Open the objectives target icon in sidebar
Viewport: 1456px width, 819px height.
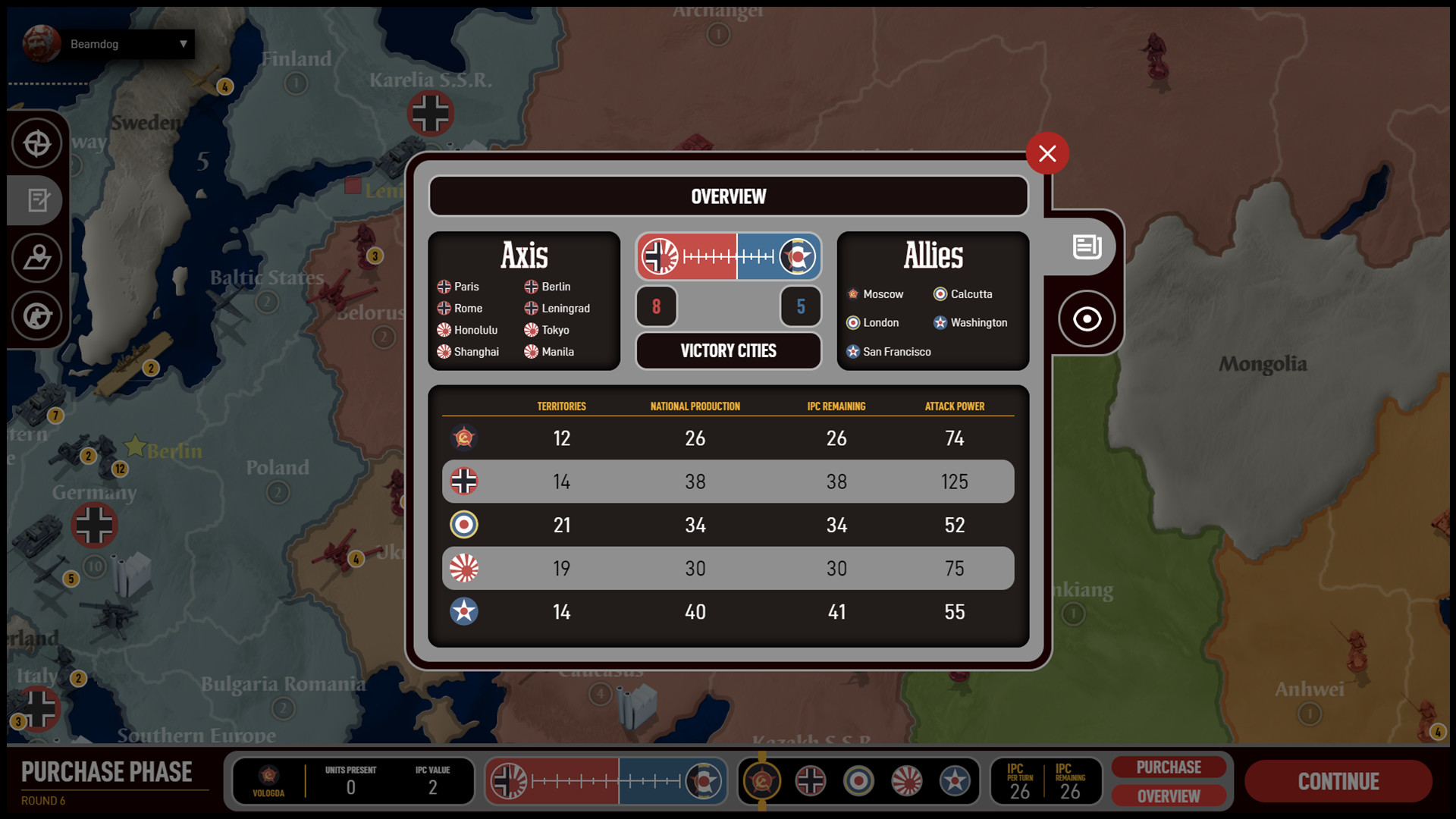point(37,143)
